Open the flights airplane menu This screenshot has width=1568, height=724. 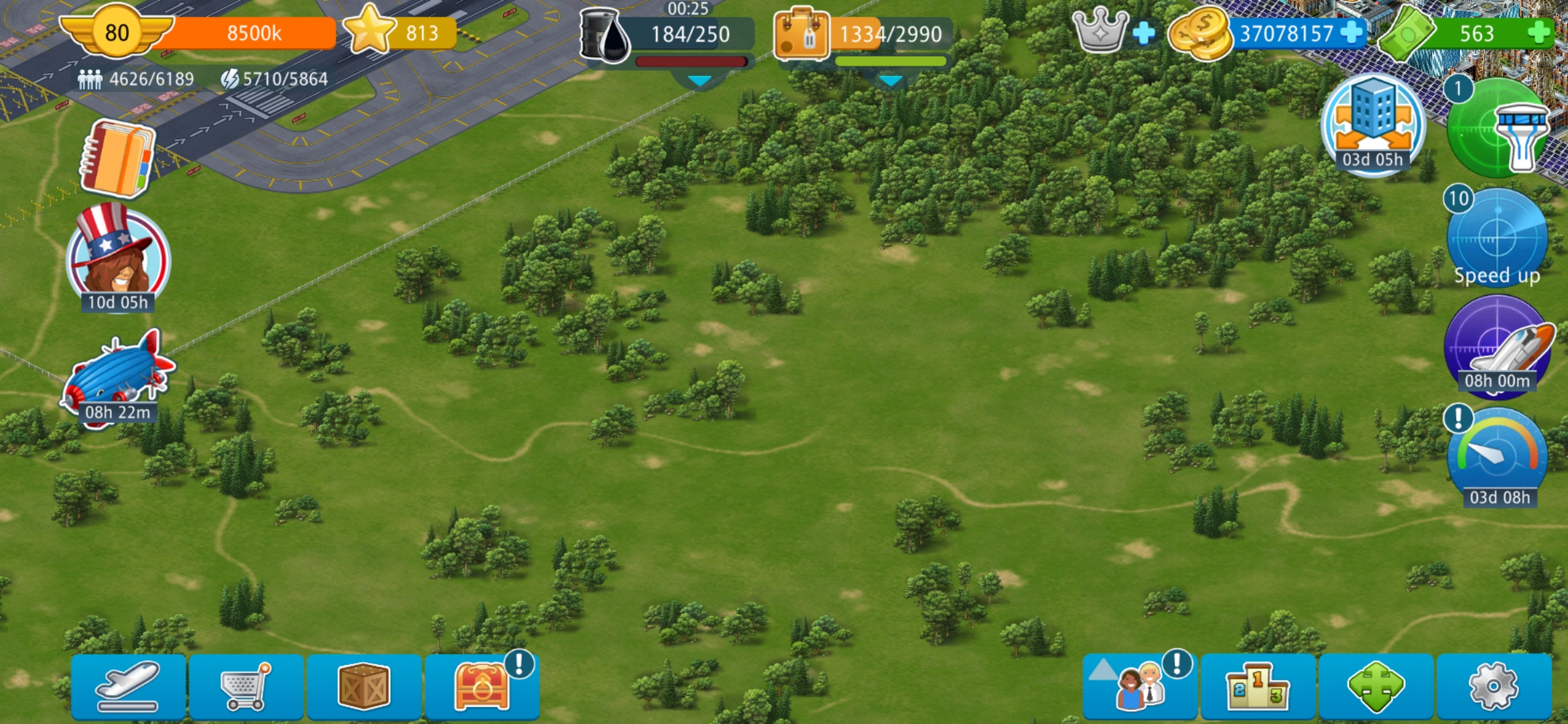click(128, 686)
